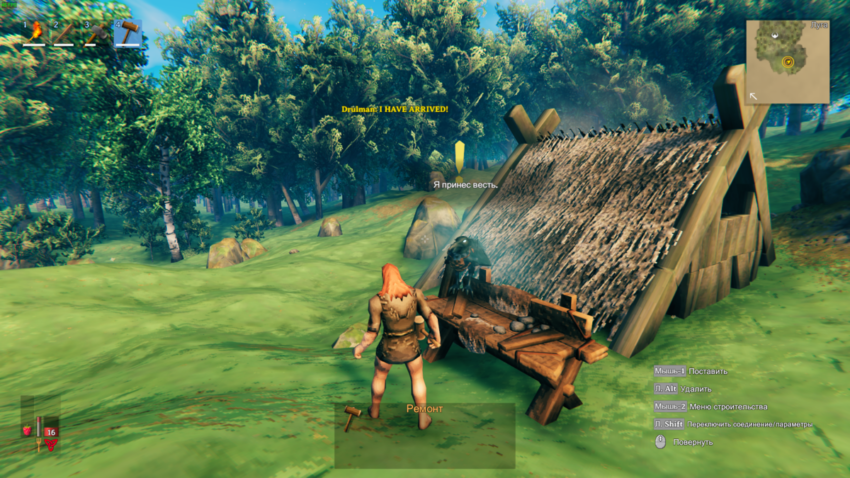Select the hammer in hotbar slot 4
Screen dimensions: 850x478
pos(127,32)
